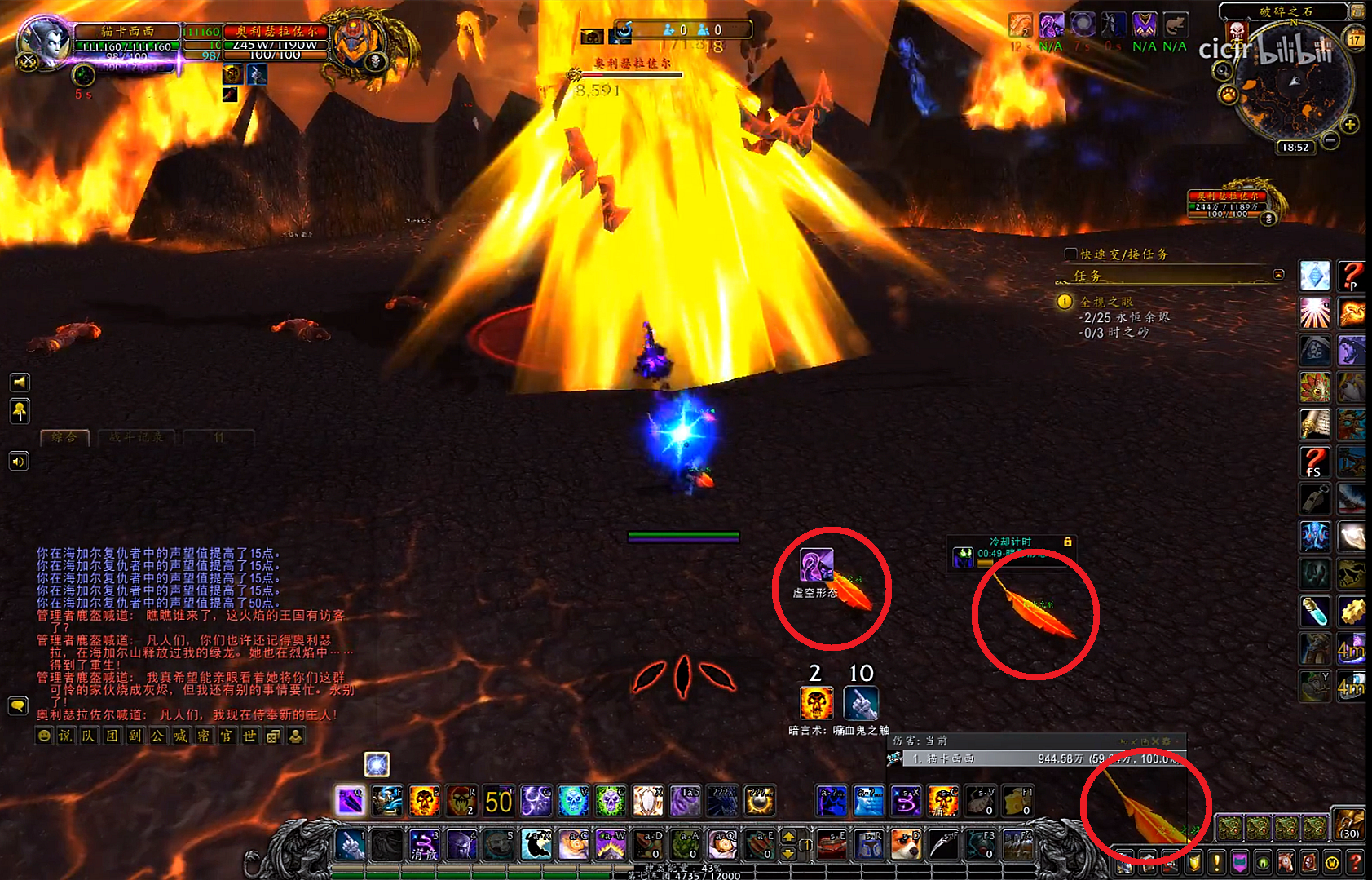Zoom out the minimap with minus button
This screenshot has height=880, width=1372.
click(1330, 141)
